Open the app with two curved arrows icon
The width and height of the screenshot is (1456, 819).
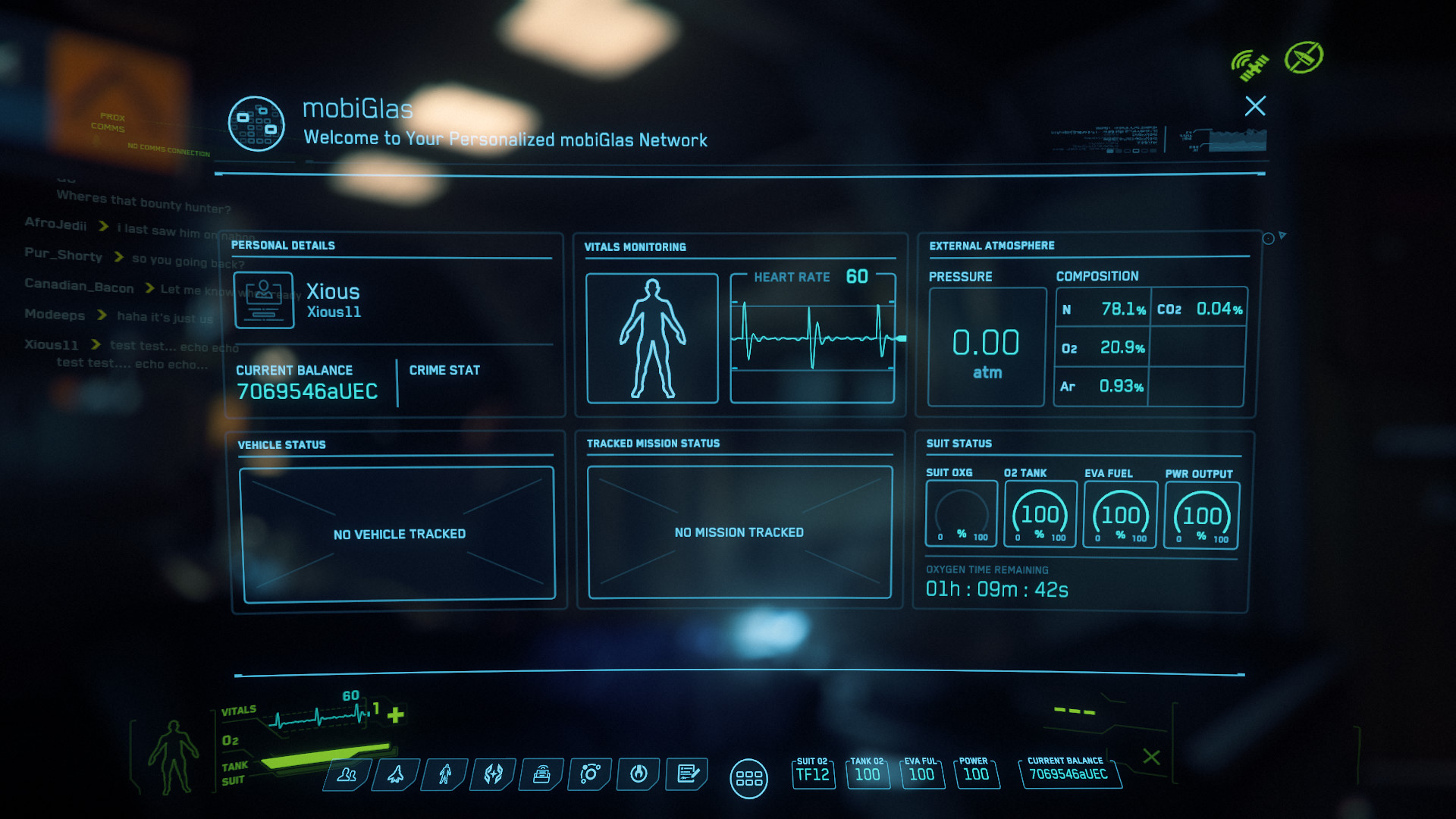pos(494,774)
